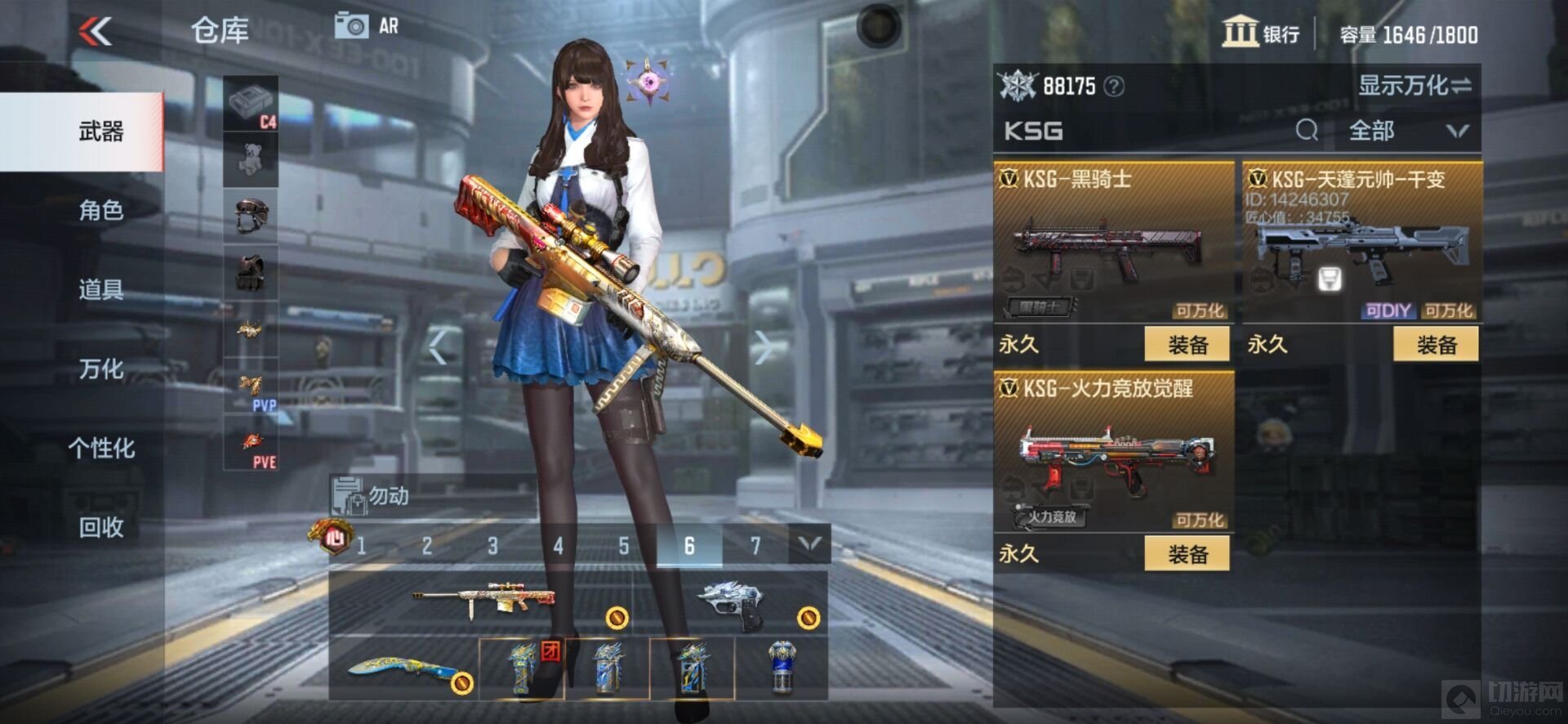
Task: Click the search magnifier icon
Action: (1307, 130)
